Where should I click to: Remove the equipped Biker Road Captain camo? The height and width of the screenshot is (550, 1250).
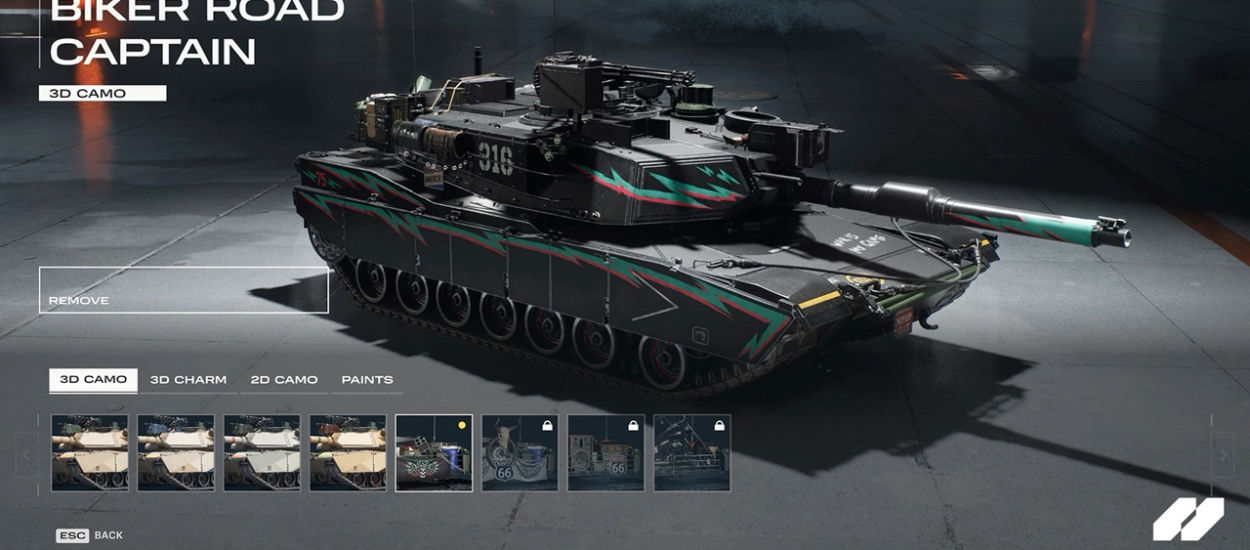[x=183, y=291]
